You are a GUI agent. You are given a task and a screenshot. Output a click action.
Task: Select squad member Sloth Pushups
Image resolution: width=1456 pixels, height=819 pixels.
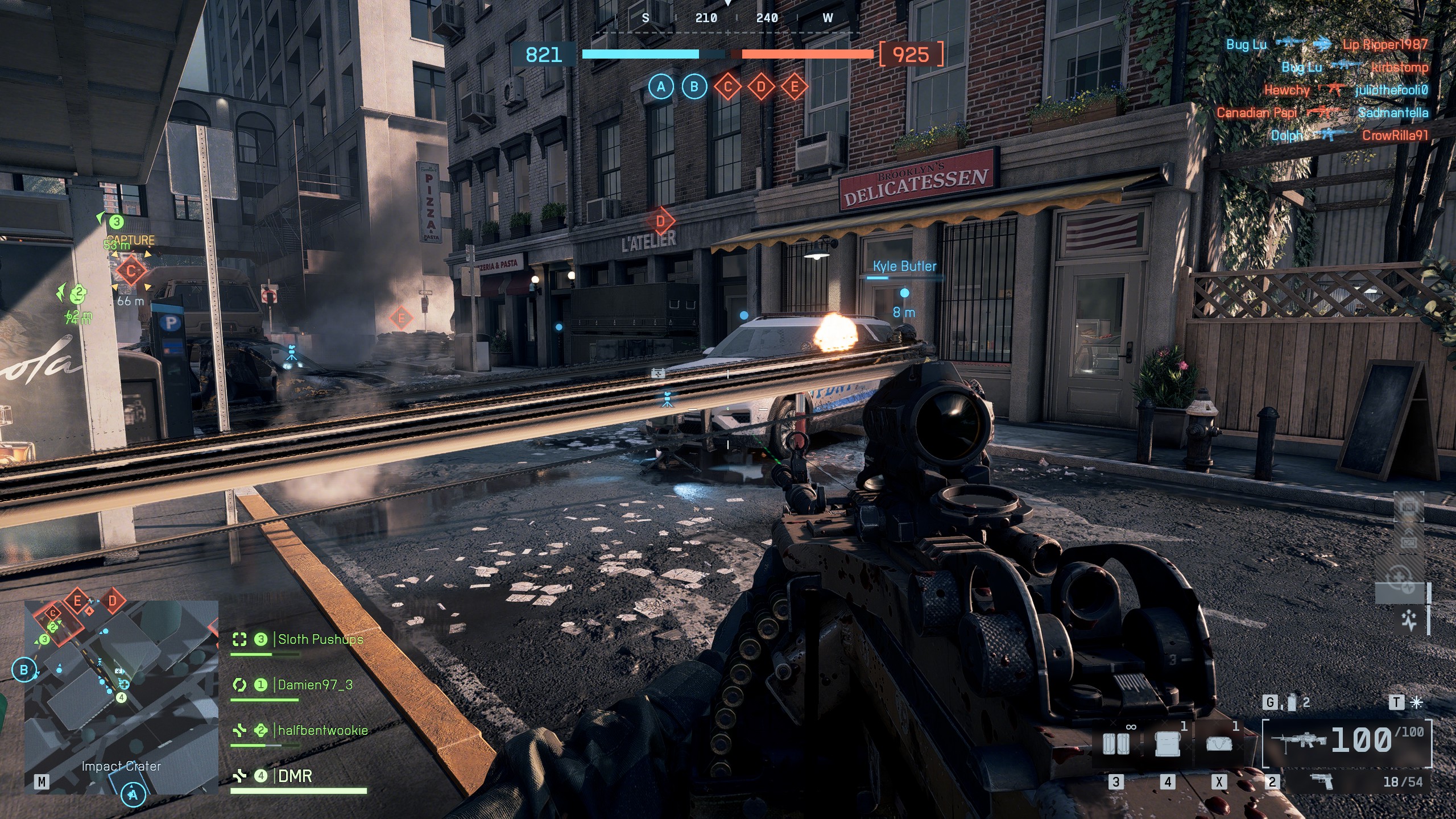320,639
